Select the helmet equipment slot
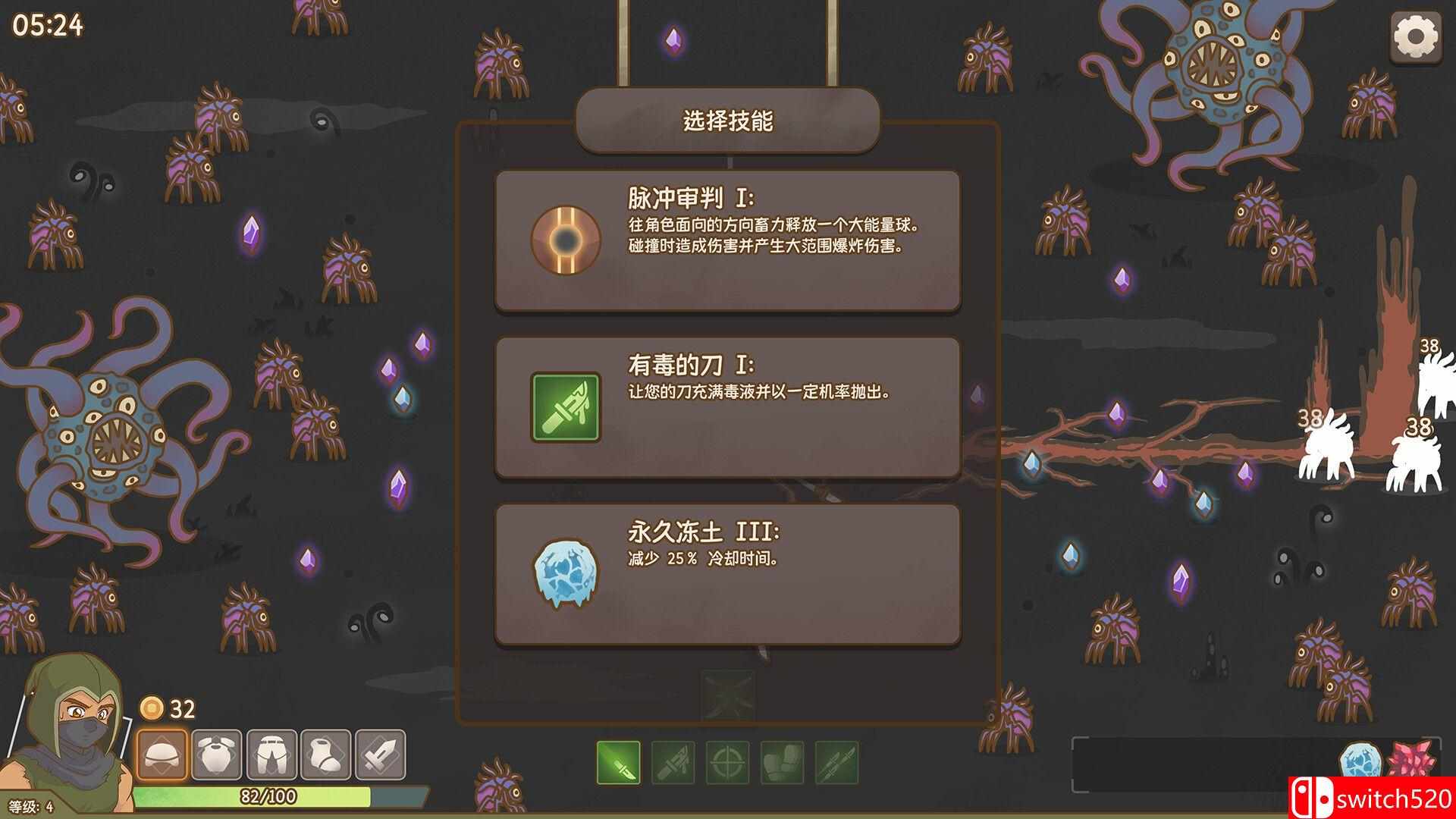The width and height of the screenshot is (1456, 819). point(162,755)
